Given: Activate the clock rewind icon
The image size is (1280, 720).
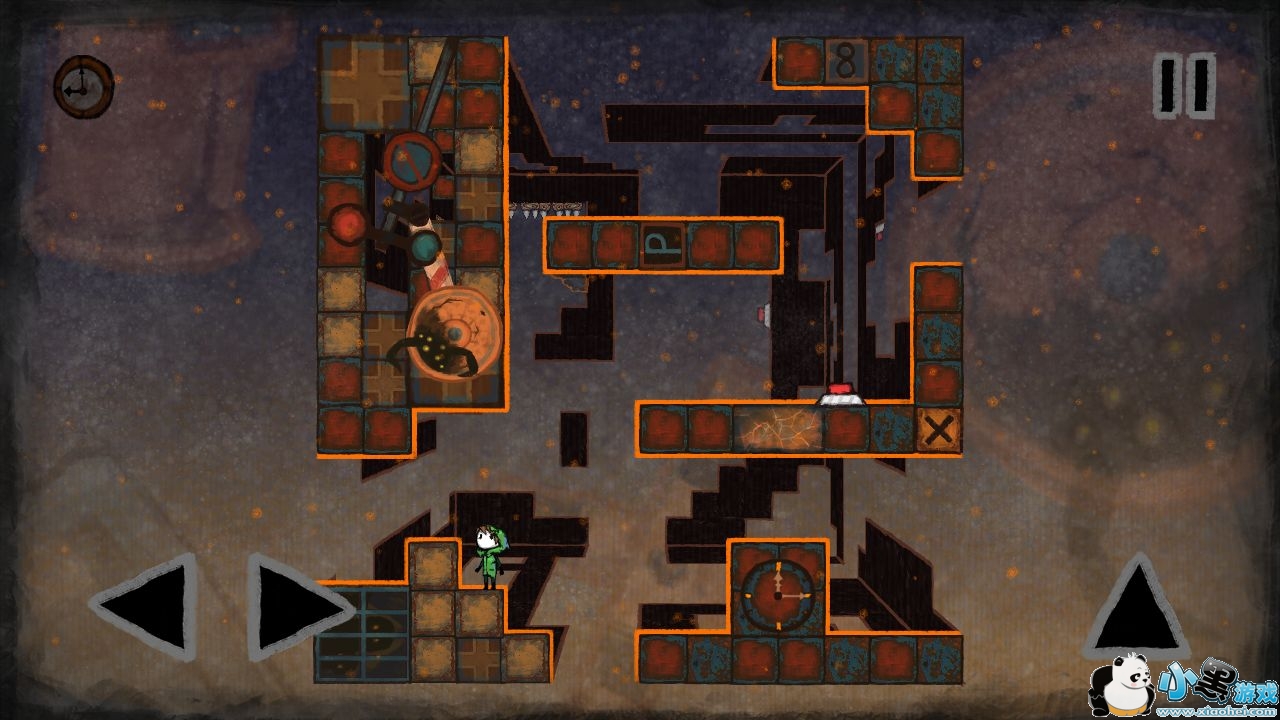Looking at the screenshot, I should click(82, 87).
